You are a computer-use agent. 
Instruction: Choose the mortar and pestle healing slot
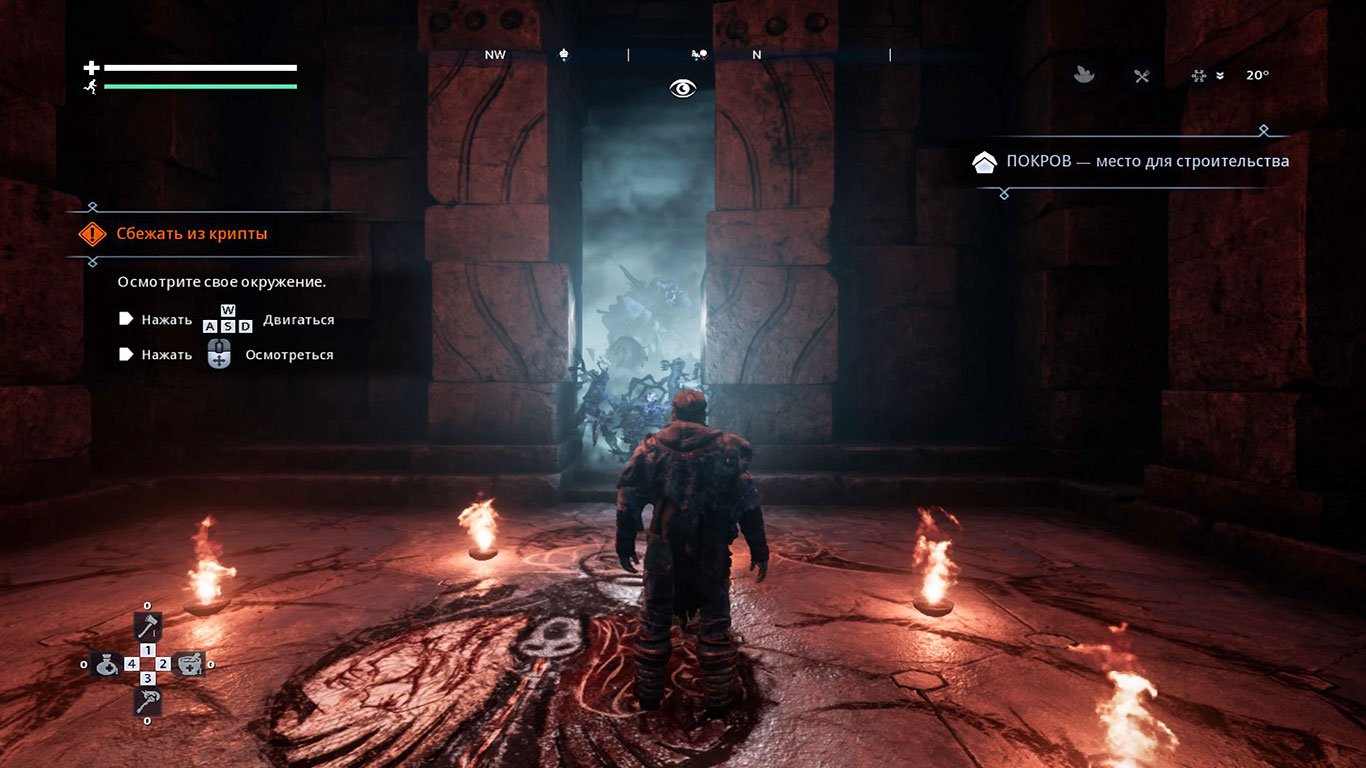187,664
